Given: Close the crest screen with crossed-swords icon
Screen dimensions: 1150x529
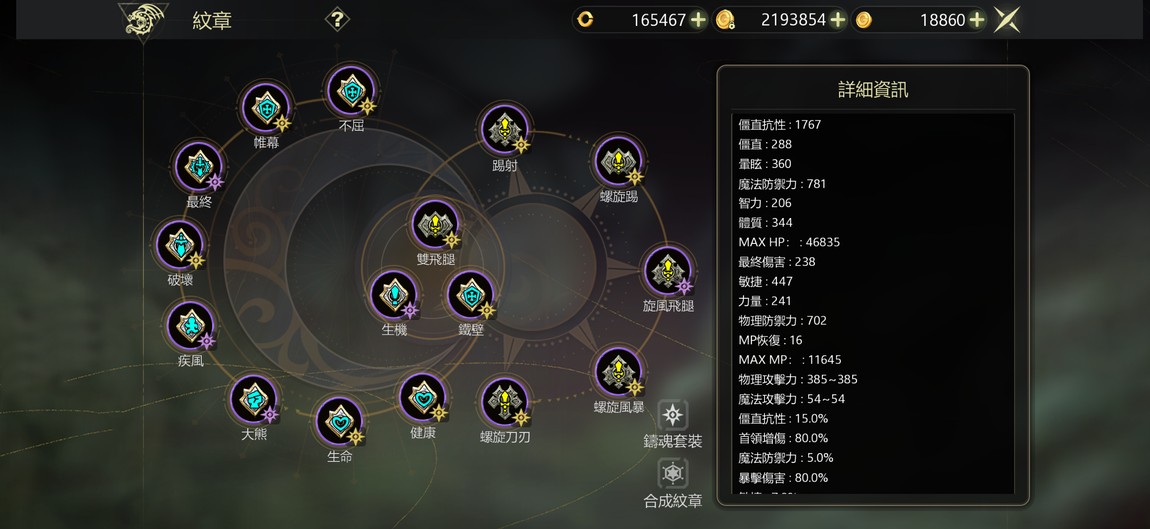Looking at the screenshot, I should (1007, 20).
